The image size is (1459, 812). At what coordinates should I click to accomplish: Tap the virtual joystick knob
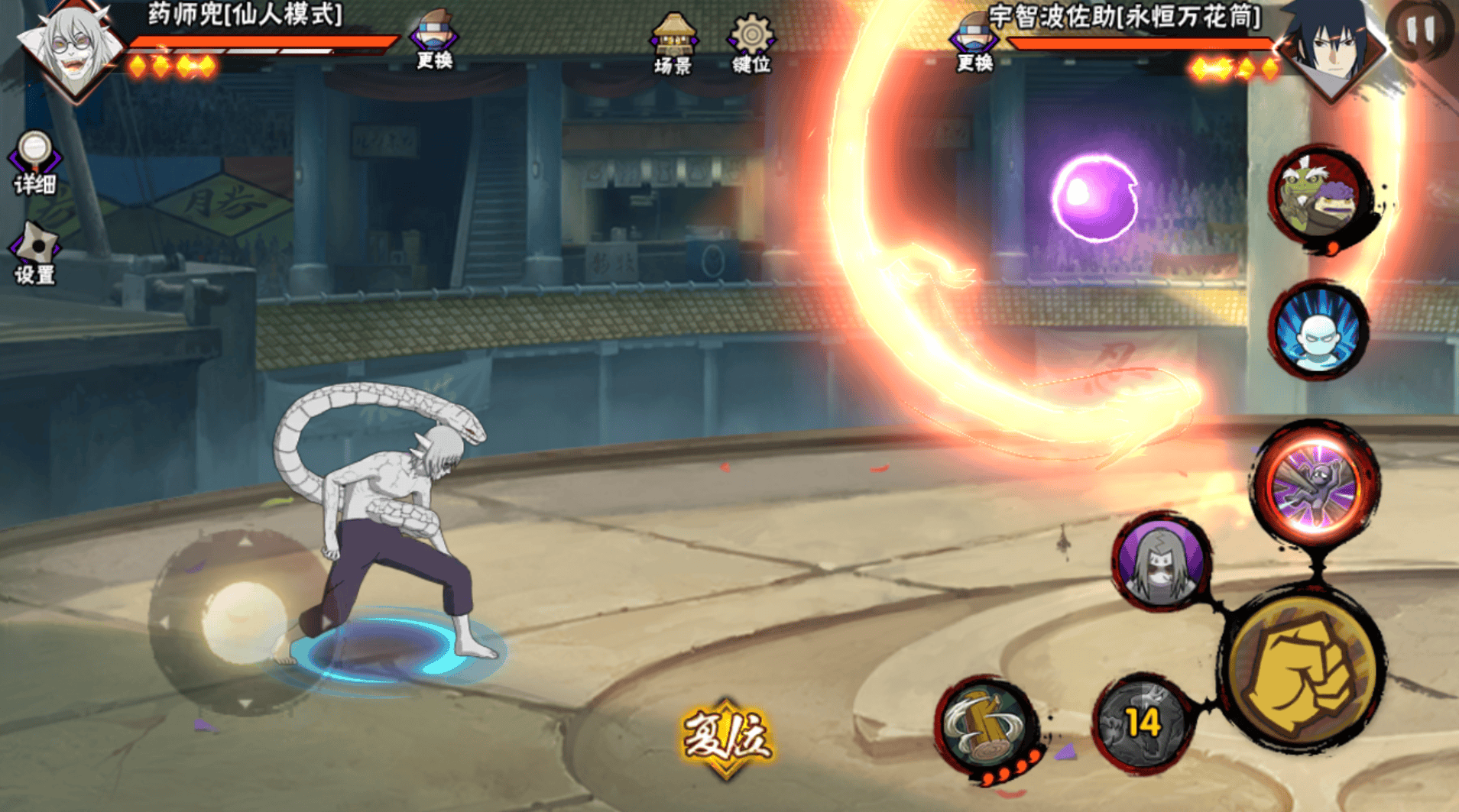coord(243,620)
